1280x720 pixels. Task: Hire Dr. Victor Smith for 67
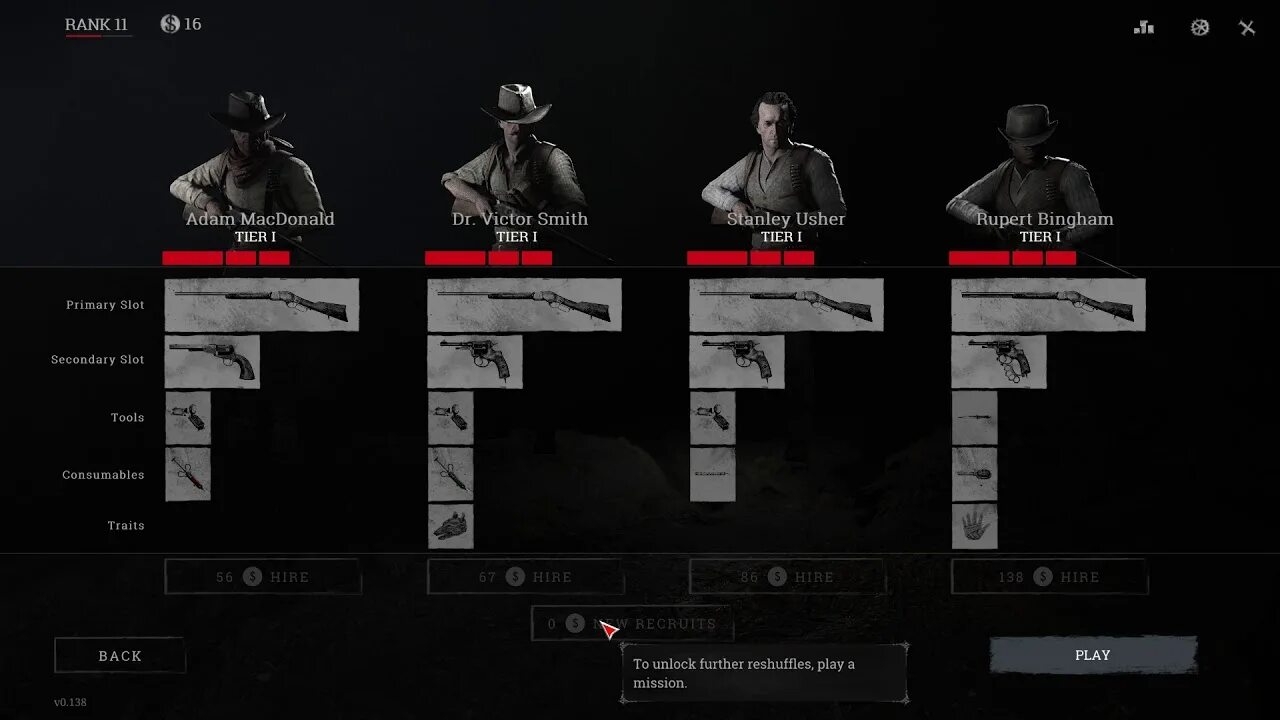pos(525,577)
